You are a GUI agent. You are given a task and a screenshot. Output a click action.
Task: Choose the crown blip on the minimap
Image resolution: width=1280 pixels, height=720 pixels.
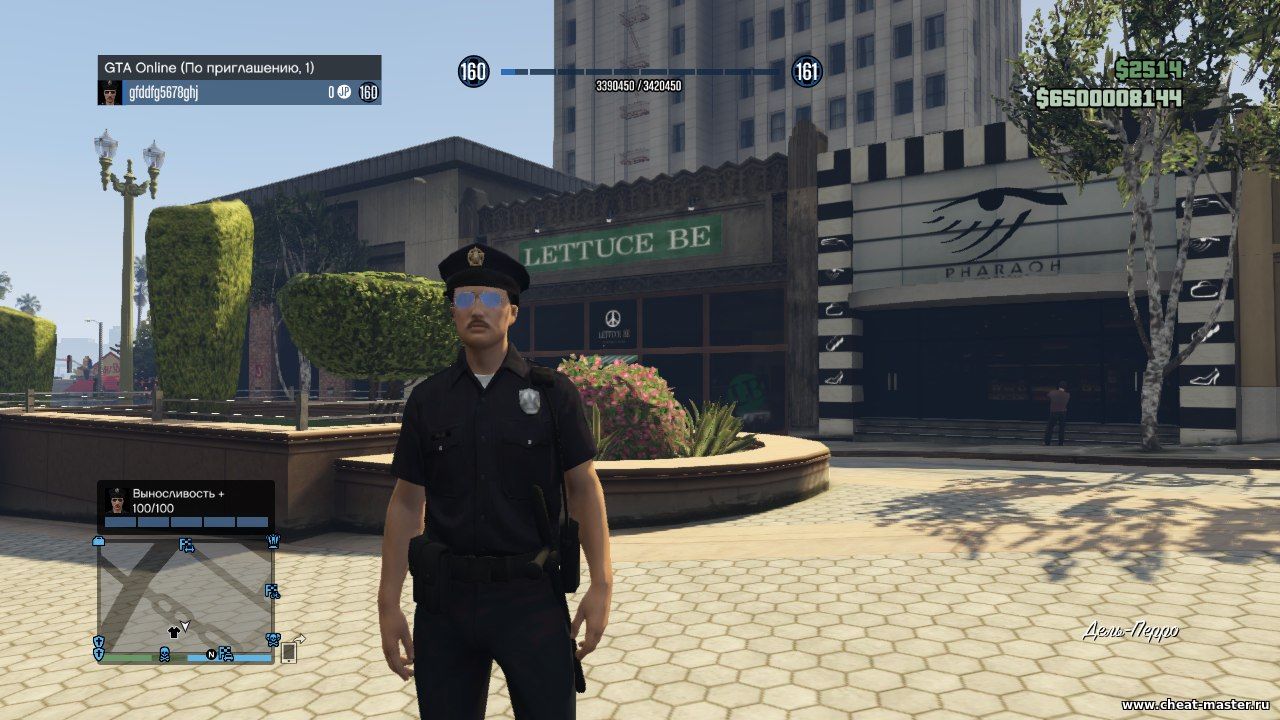click(273, 541)
